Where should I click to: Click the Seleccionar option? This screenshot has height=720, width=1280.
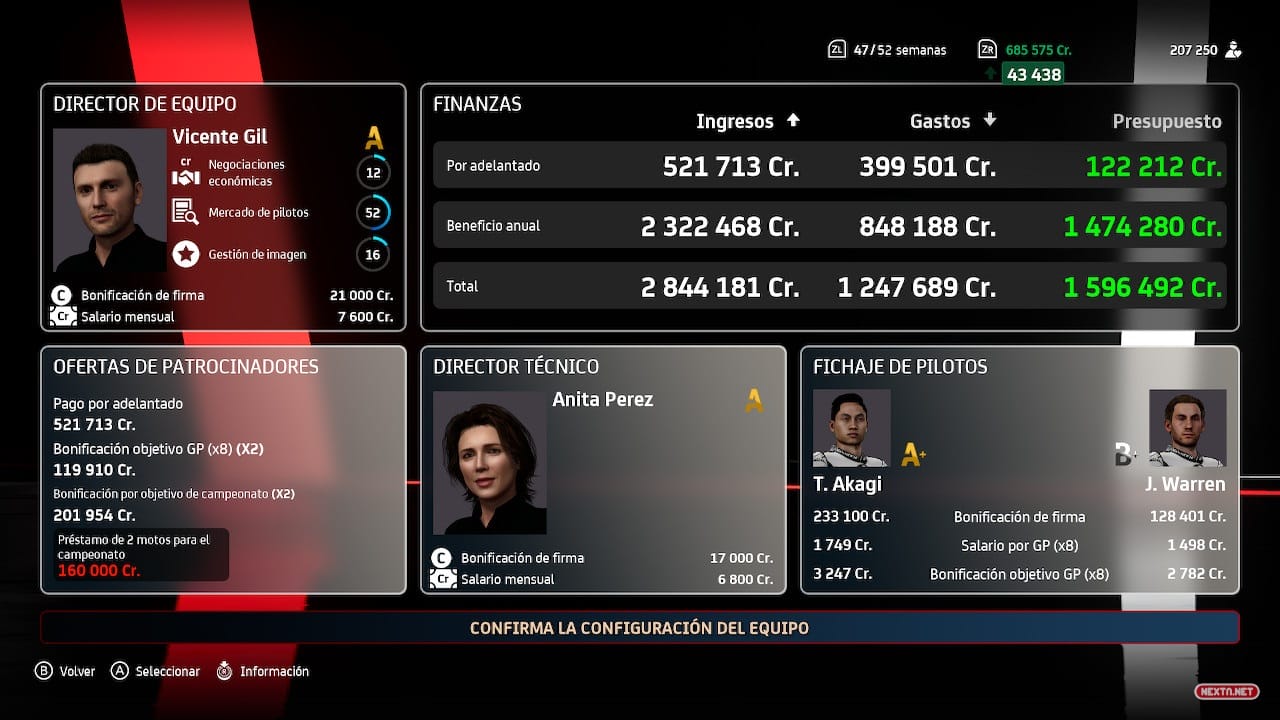156,671
